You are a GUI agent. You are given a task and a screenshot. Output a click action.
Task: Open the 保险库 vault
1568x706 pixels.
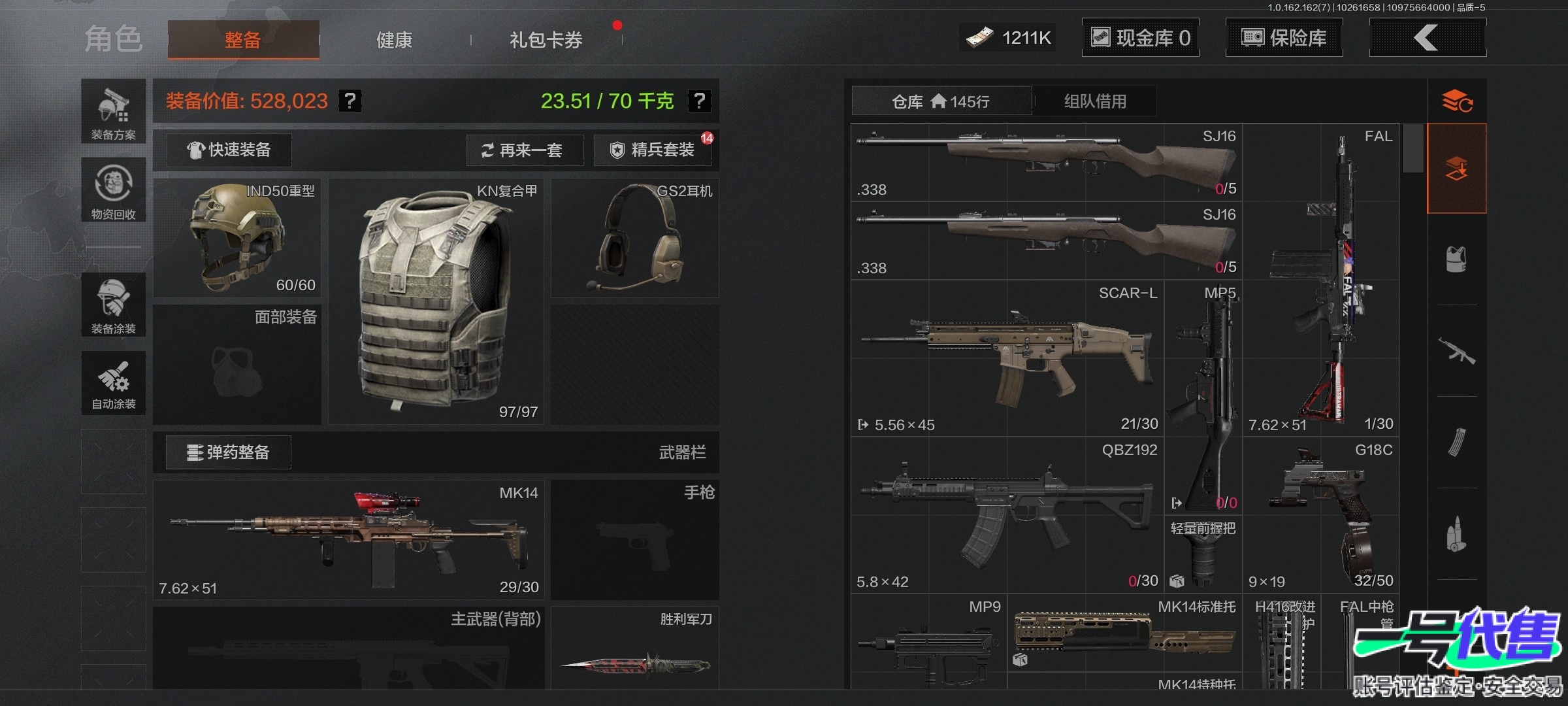[x=1284, y=38]
